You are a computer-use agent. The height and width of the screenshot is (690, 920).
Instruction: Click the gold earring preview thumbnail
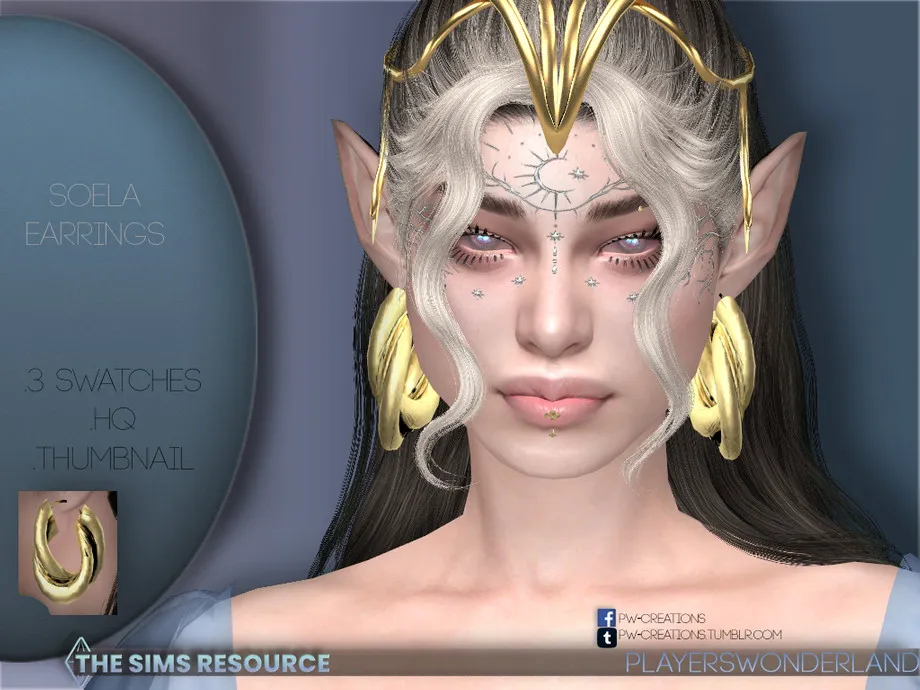pos(68,552)
